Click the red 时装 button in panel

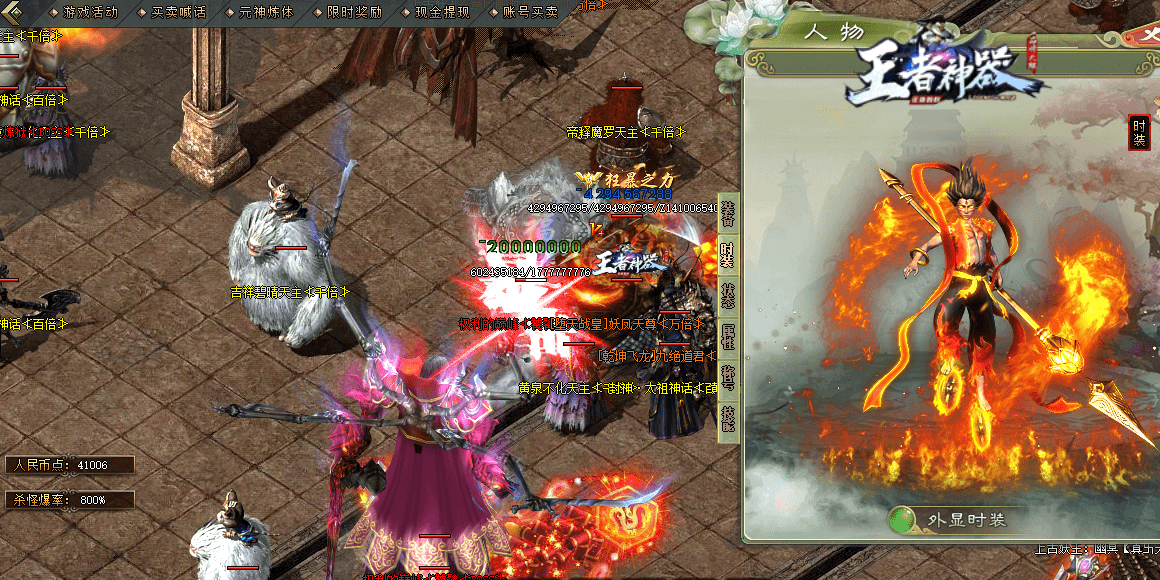click(x=1138, y=132)
